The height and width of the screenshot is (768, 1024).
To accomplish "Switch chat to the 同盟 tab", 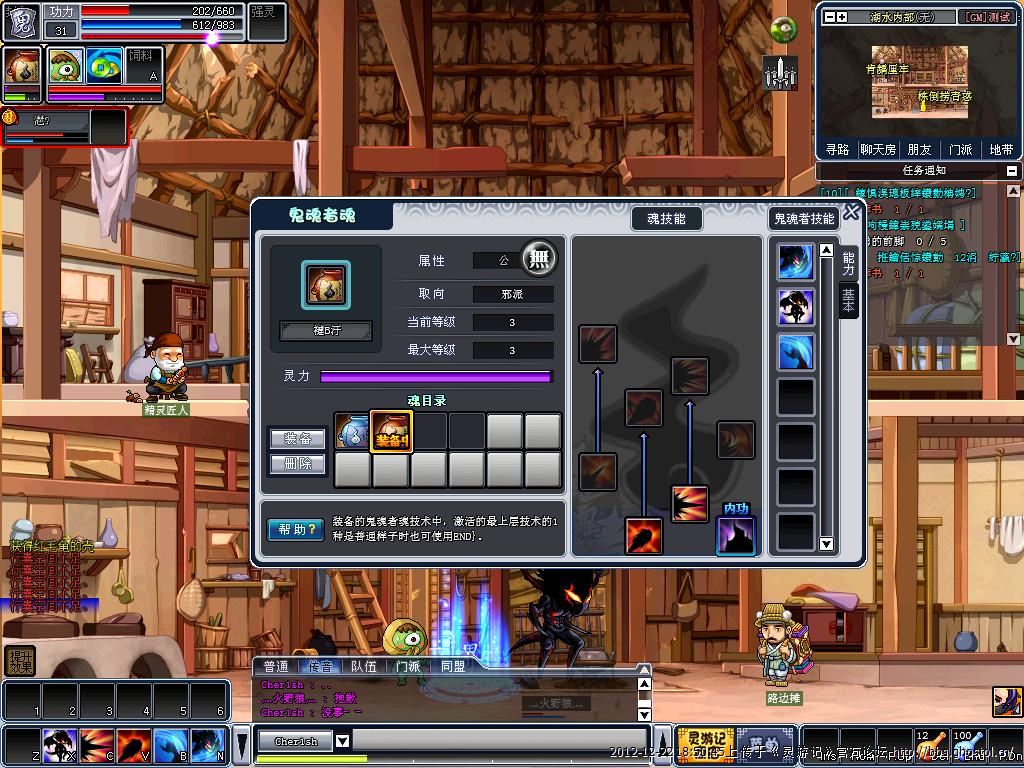I will [452, 666].
